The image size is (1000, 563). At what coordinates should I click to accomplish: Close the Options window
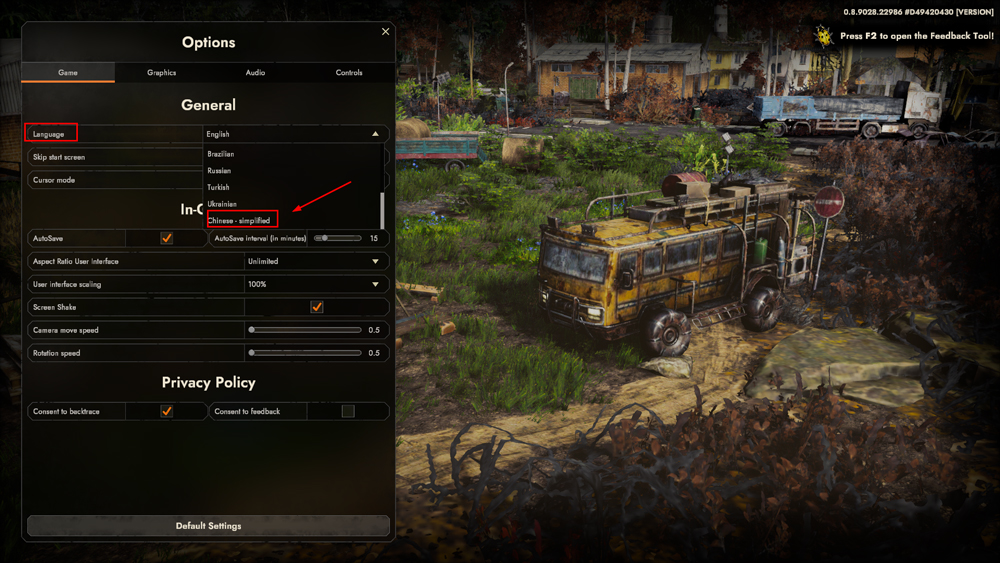pyautogui.click(x=385, y=32)
